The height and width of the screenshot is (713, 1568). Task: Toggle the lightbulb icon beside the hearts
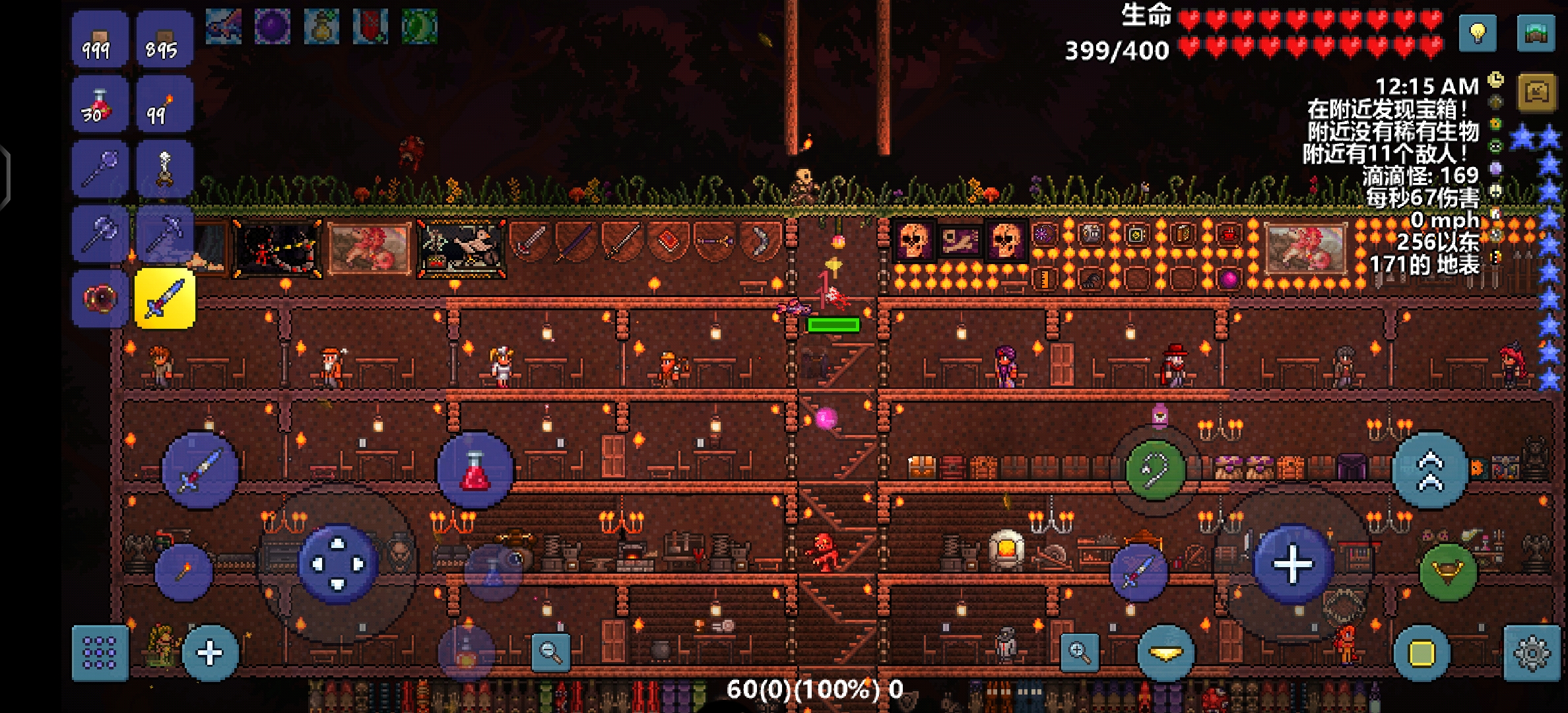tap(1478, 32)
